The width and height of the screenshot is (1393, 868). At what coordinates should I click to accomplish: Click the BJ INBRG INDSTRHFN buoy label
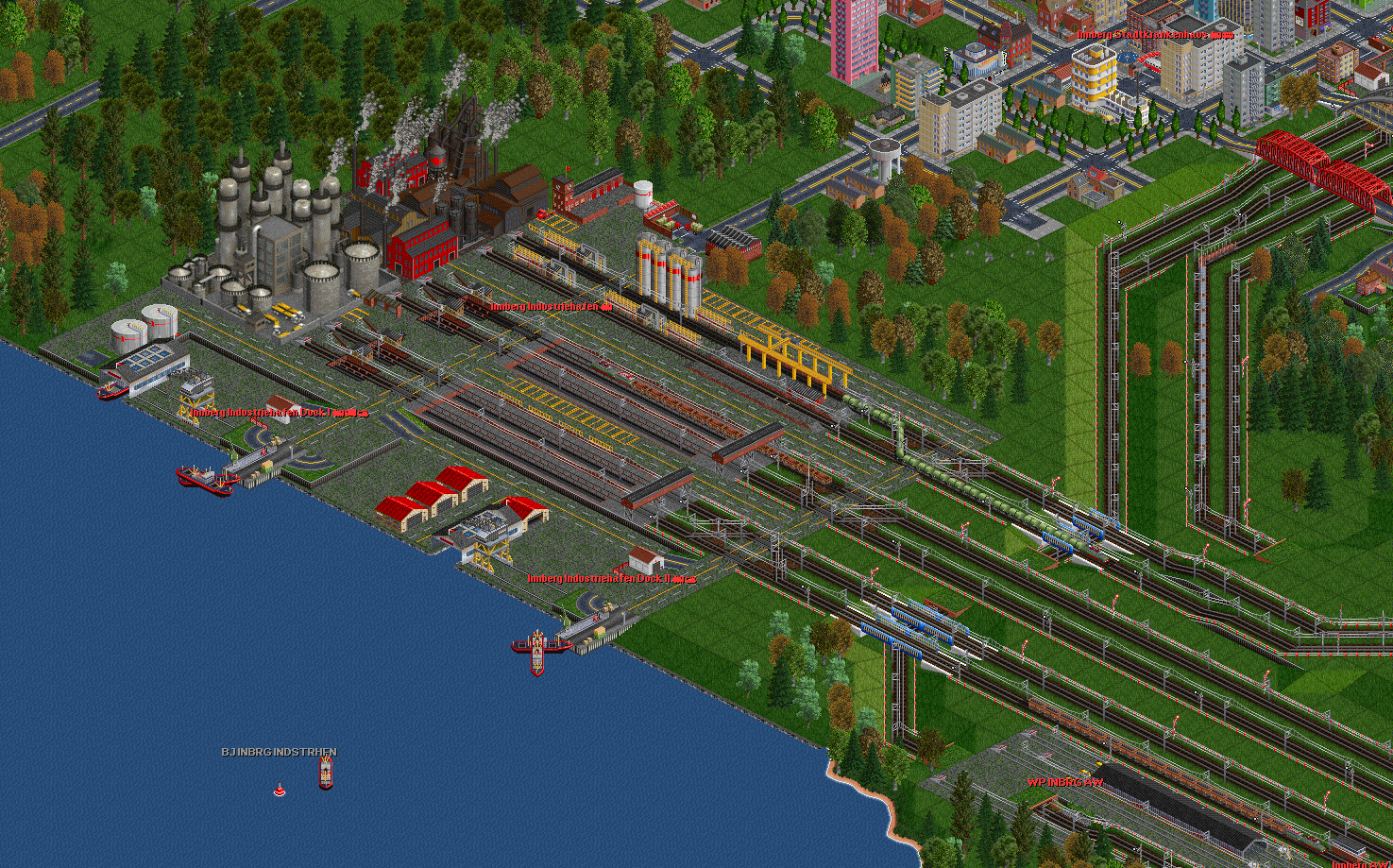[279, 752]
